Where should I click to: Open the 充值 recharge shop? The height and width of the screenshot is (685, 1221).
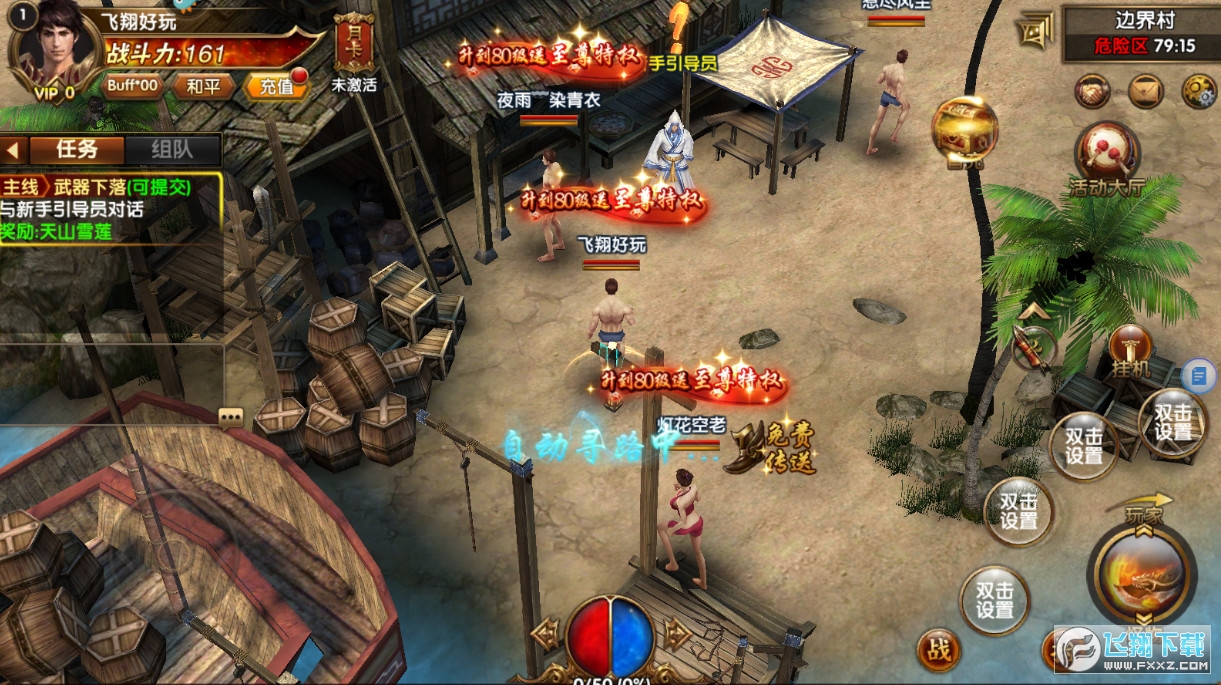click(276, 86)
